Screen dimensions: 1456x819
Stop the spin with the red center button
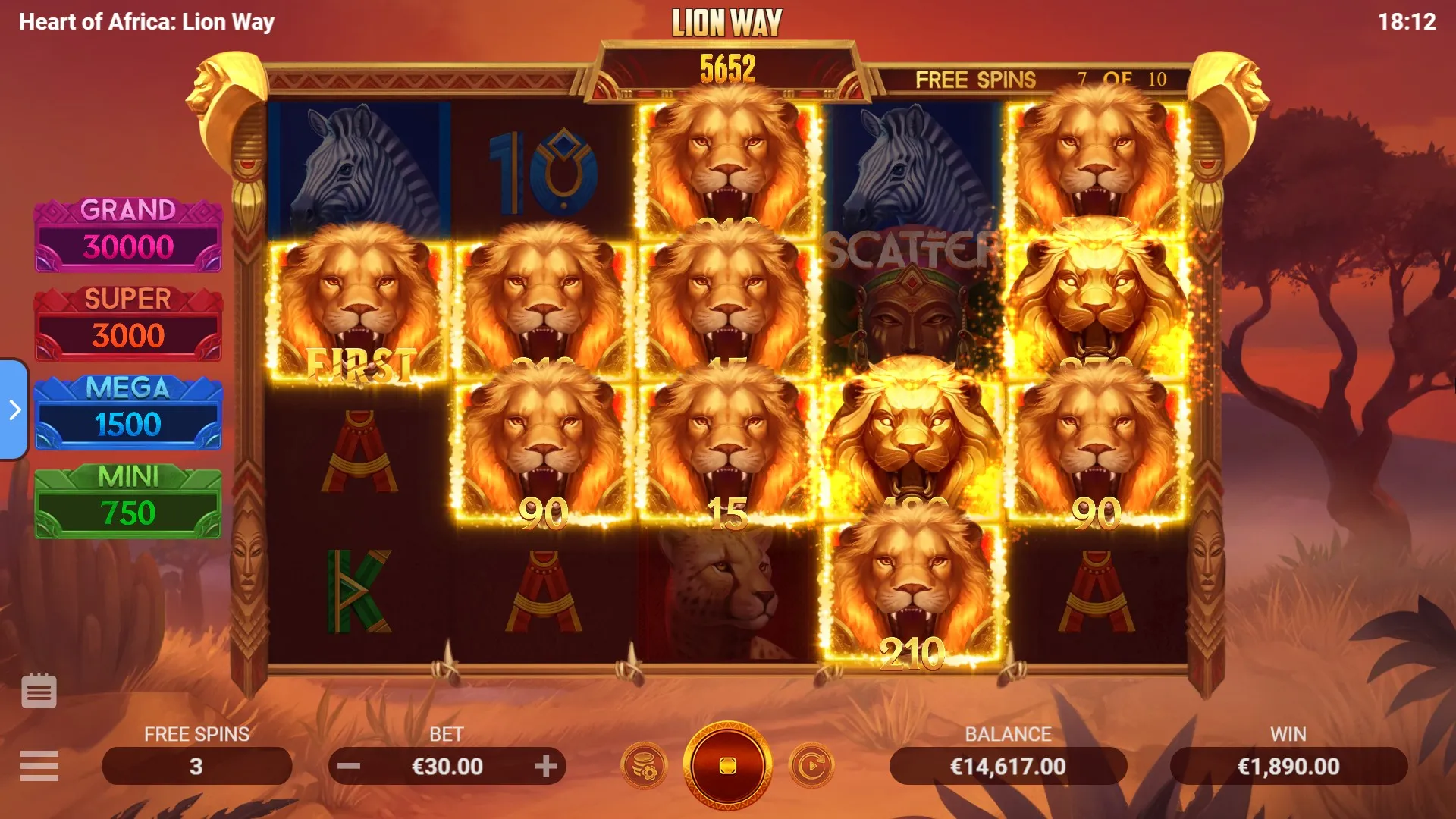tap(727, 766)
